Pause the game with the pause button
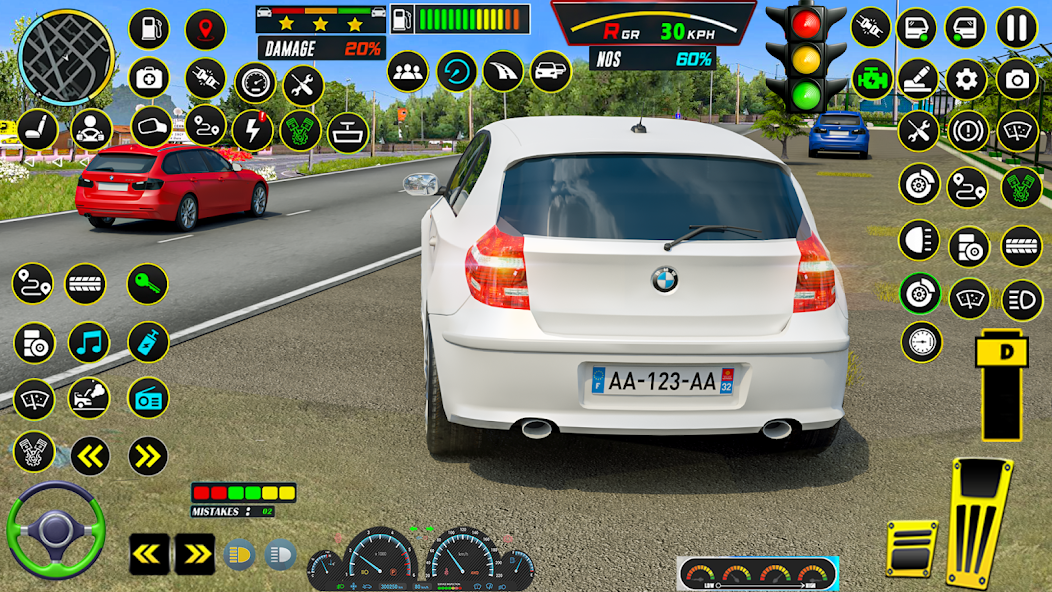The height and width of the screenshot is (592, 1052). (x=1017, y=27)
